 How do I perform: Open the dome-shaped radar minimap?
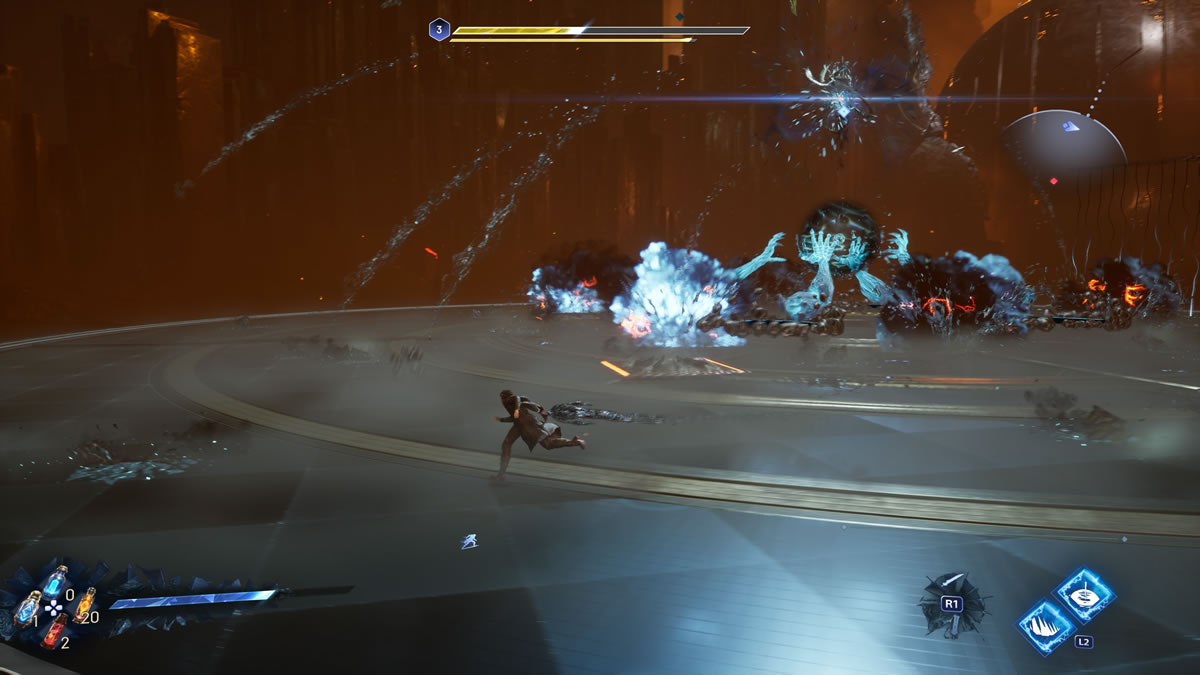coord(1064,140)
